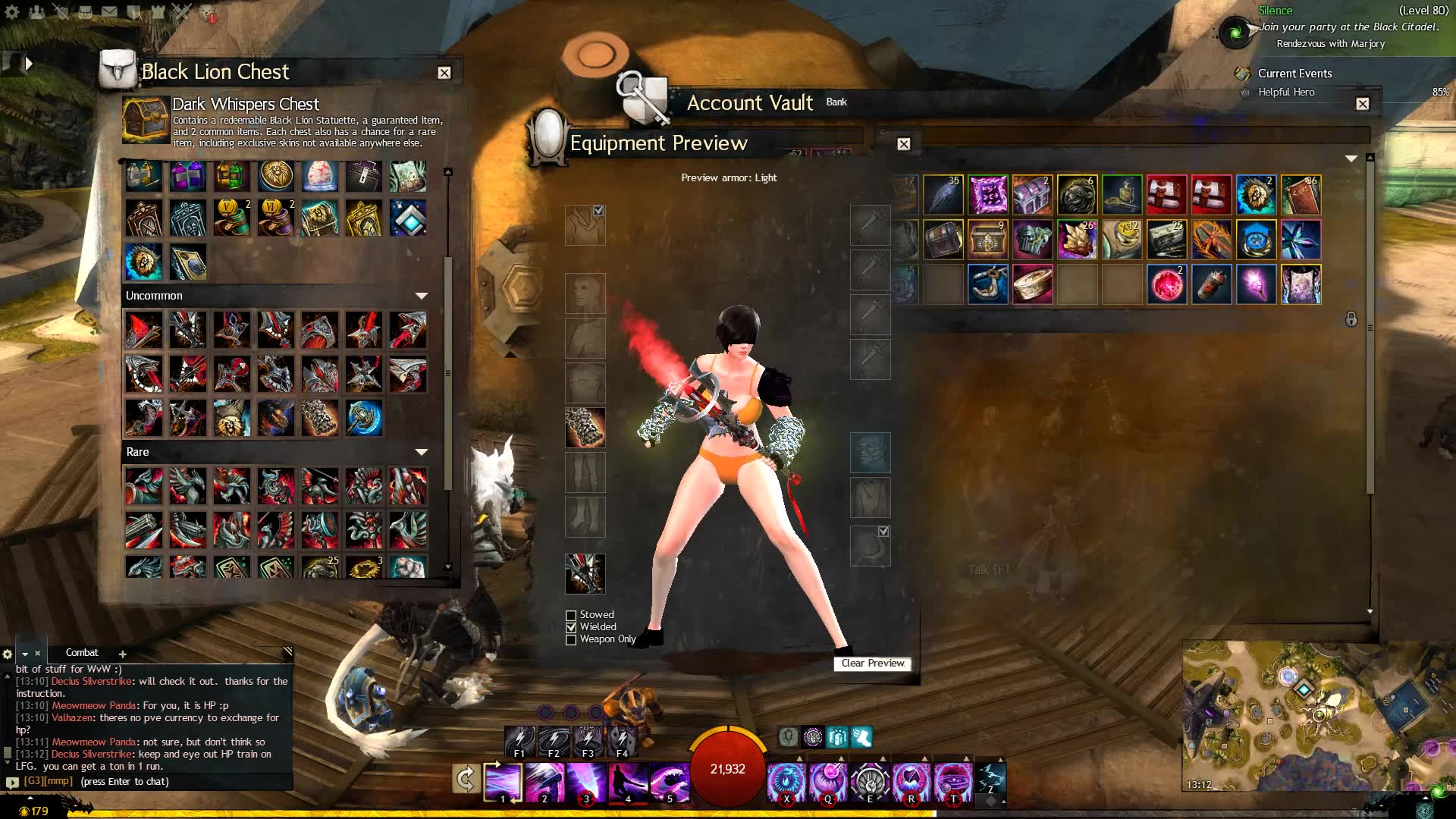Viewport: 1456px width, 819px height.
Task: Tick the Stowed checkbox
Action: click(x=571, y=616)
